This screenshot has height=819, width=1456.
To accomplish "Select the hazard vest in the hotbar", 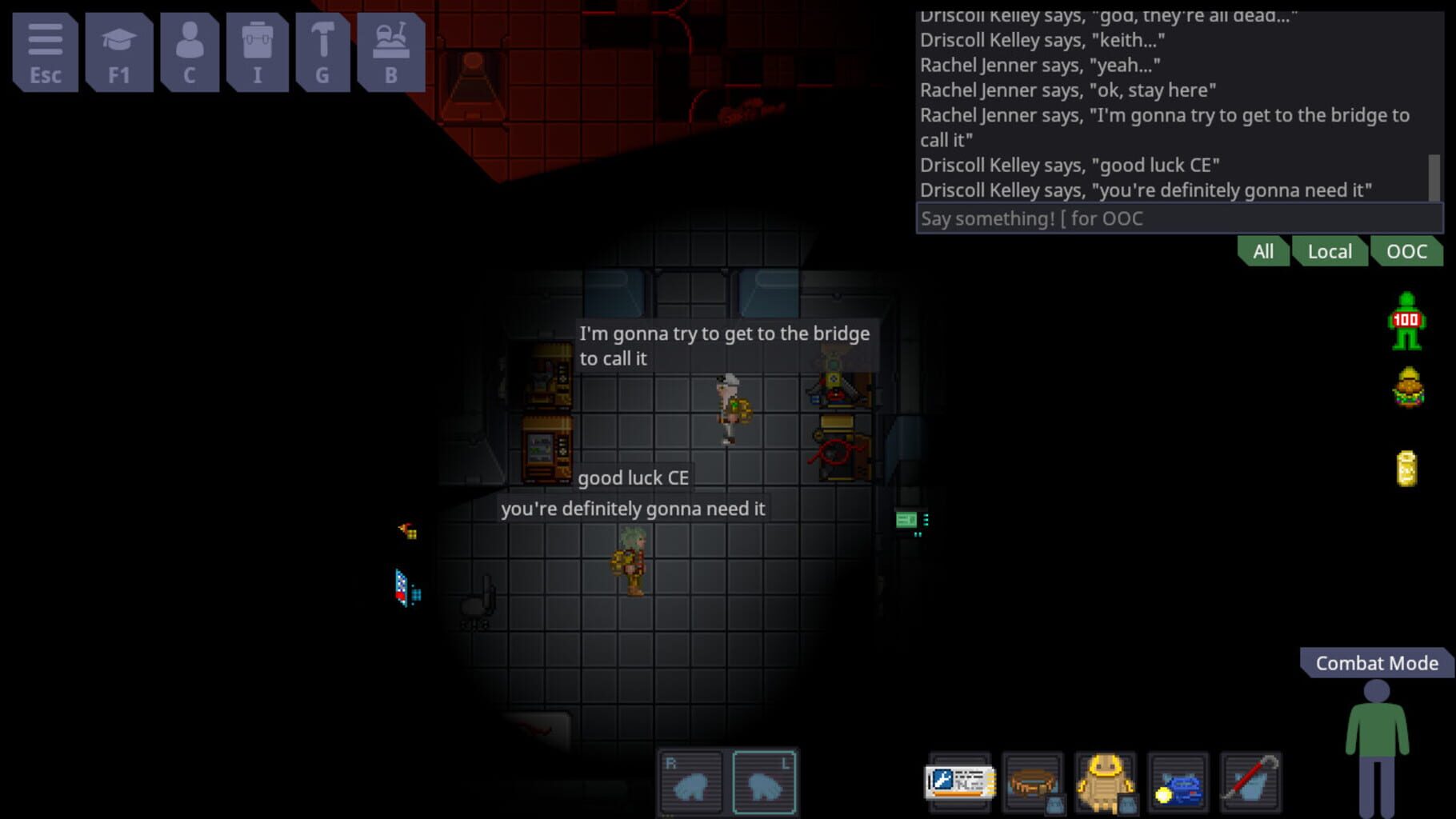I will (1106, 782).
